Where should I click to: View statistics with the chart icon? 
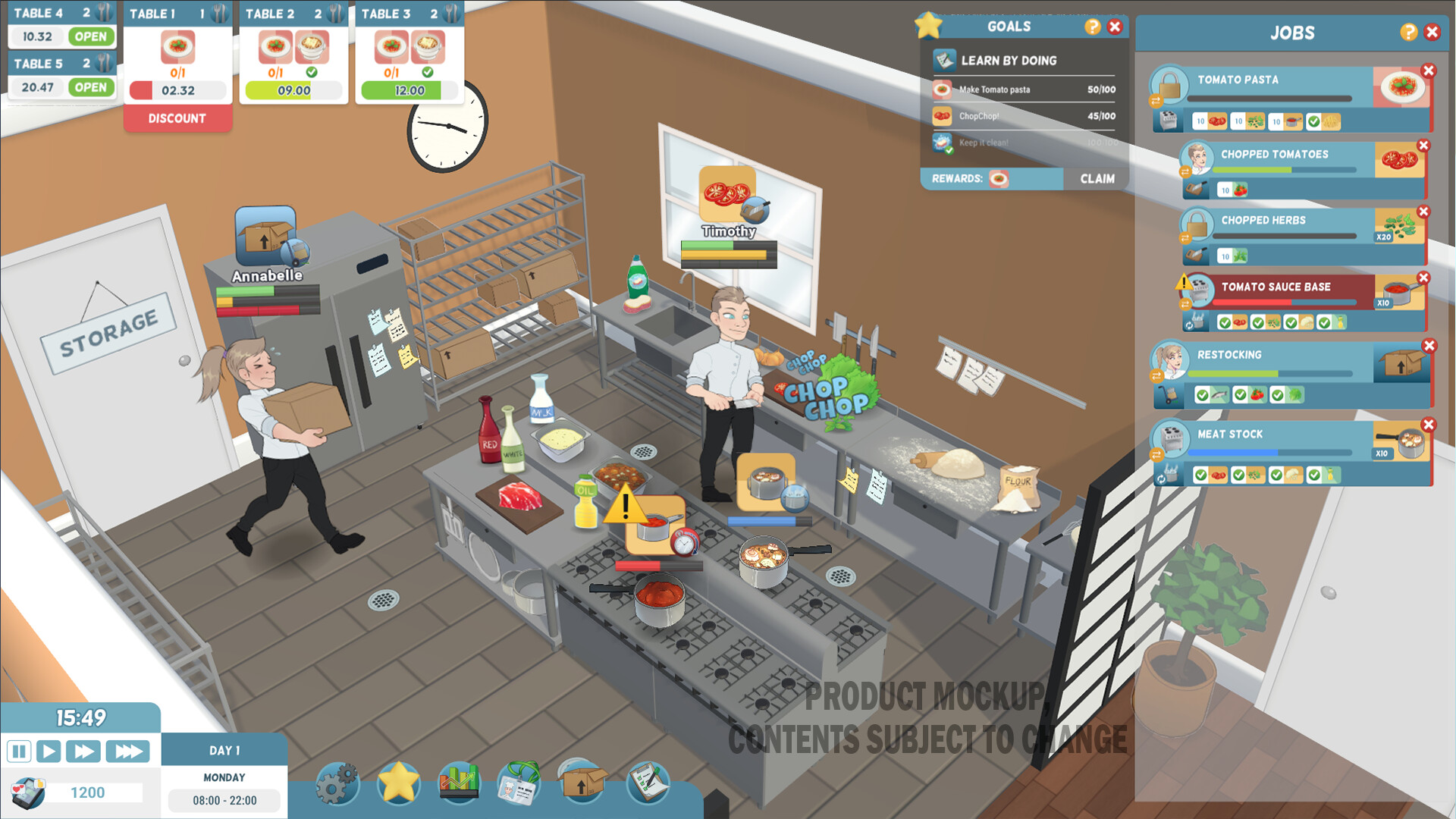(458, 781)
